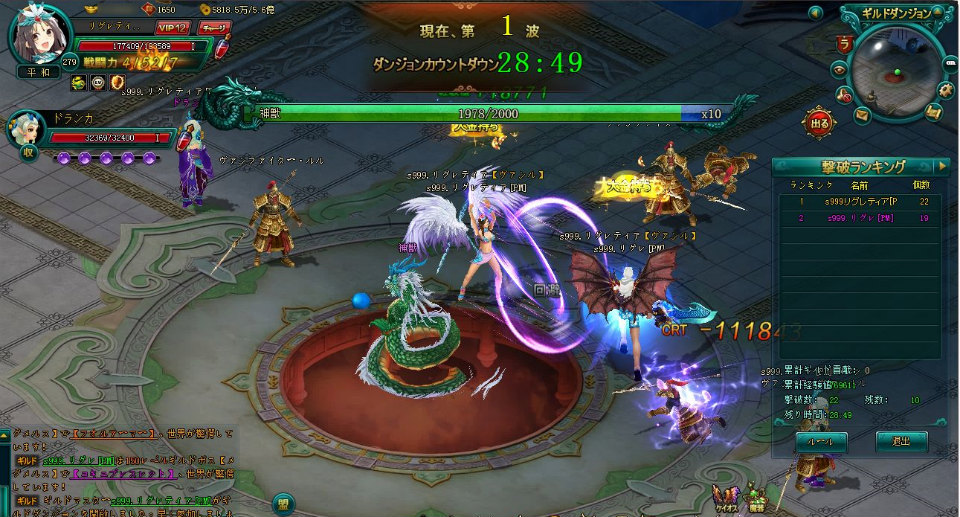Open the VIP12 panel

click(x=174, y=27)
